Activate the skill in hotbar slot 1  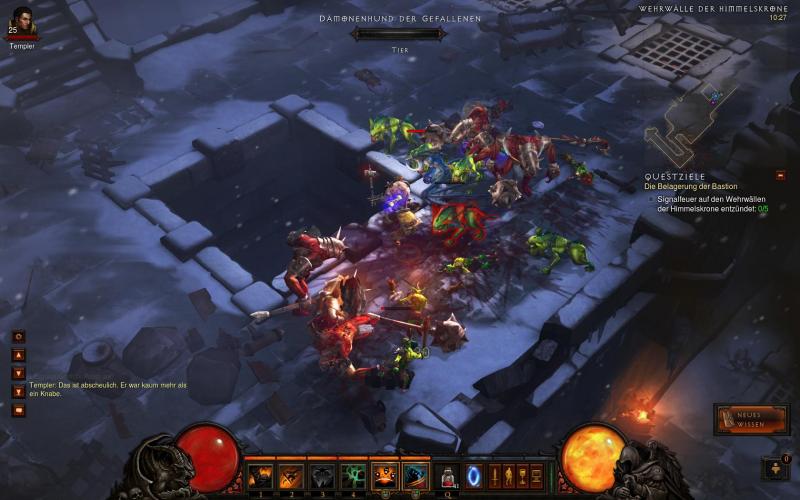[260, 476]
